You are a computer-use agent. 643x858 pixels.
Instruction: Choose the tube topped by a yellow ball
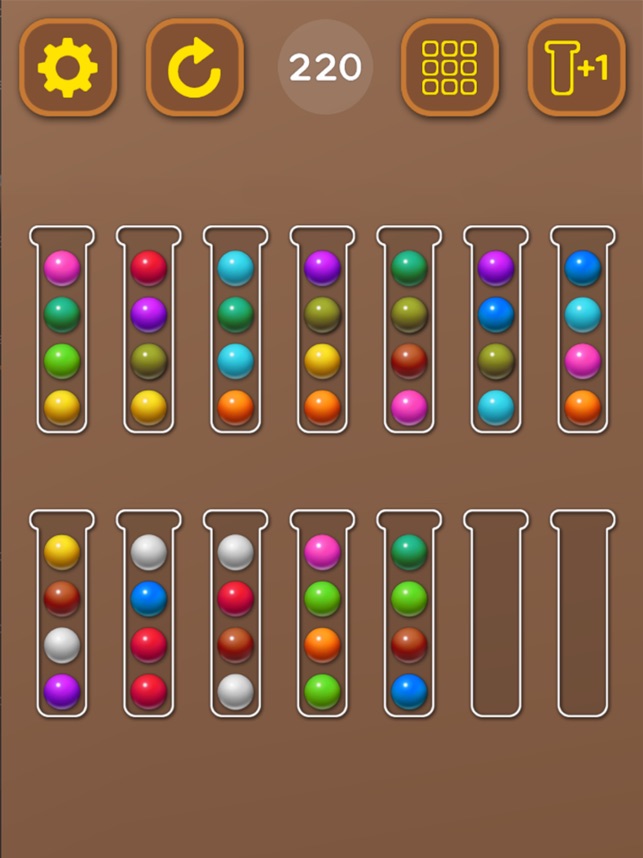click(x=62, y=614)
